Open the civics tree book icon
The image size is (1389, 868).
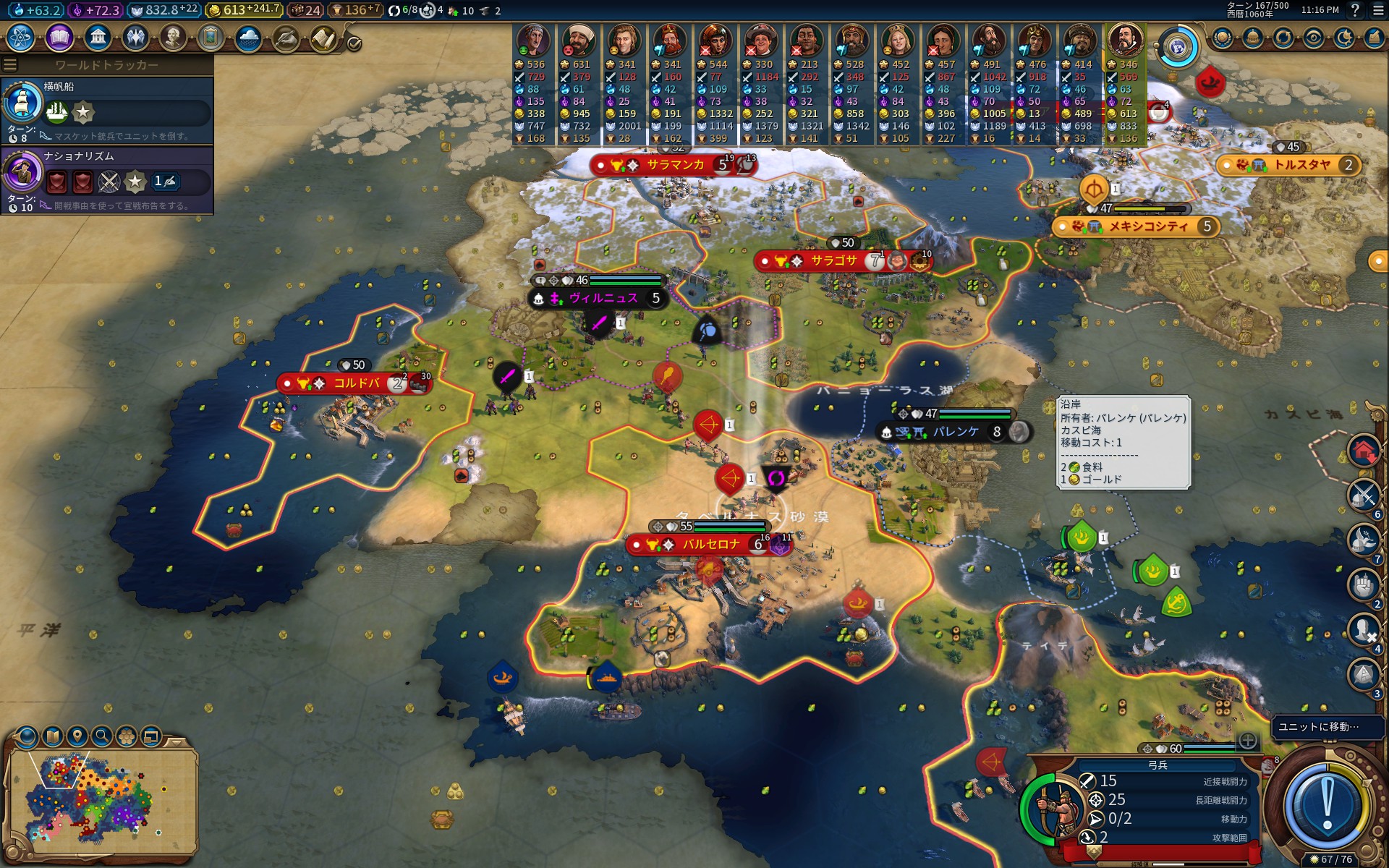59,37
